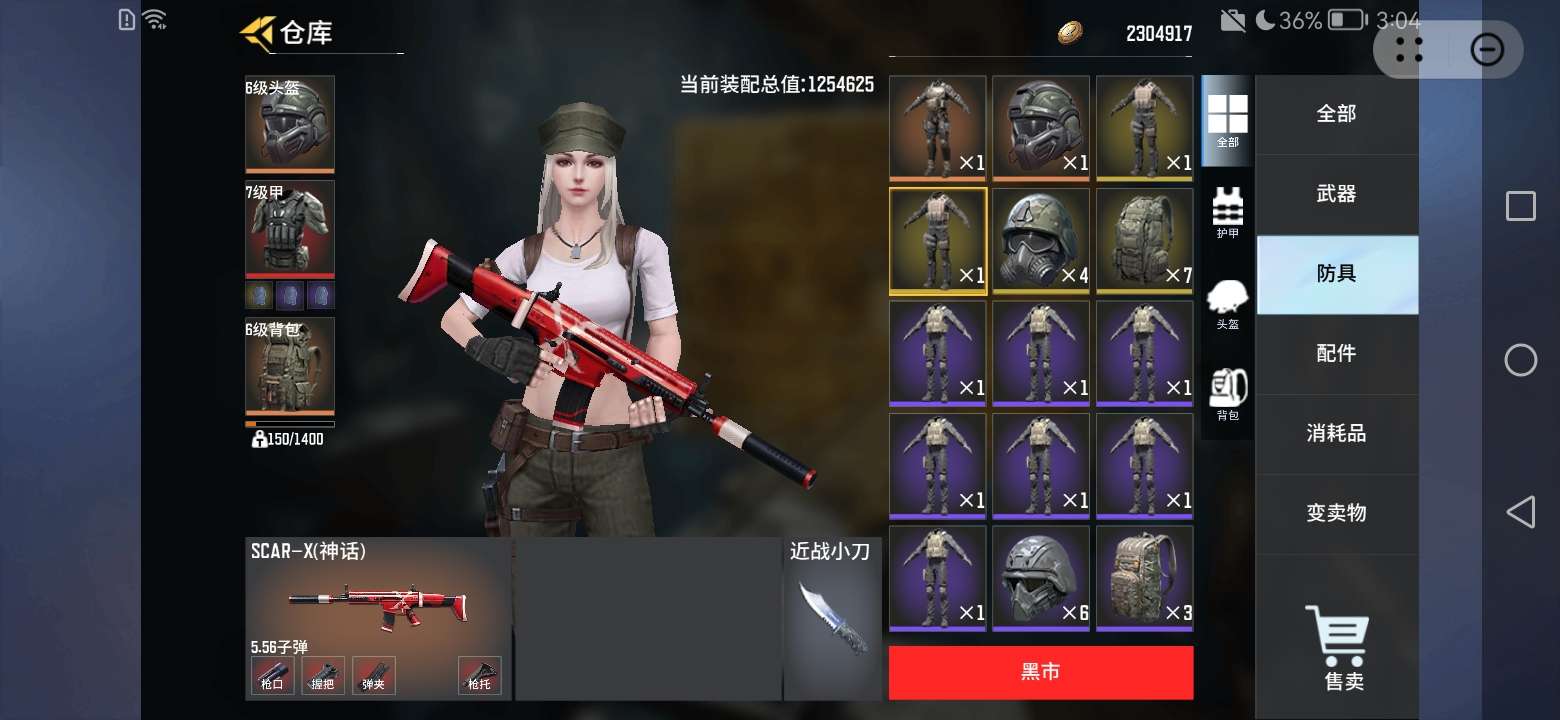Select the equipped 7级甲 armor slot
1560x720 pixels.
pyautogui.click(x=290, y=228)
